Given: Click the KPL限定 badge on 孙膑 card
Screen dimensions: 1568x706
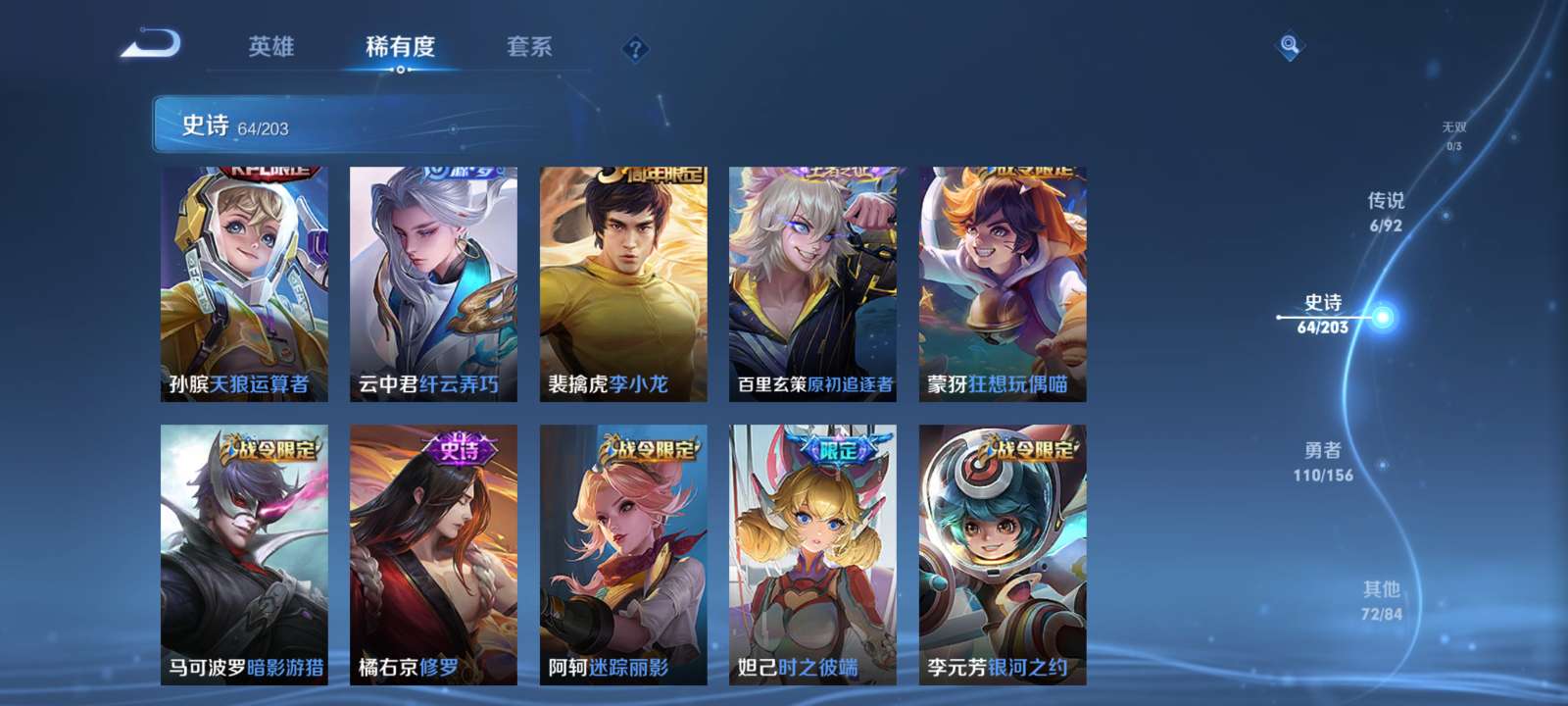Looking at the screenshot, I should tap(265, 174).
